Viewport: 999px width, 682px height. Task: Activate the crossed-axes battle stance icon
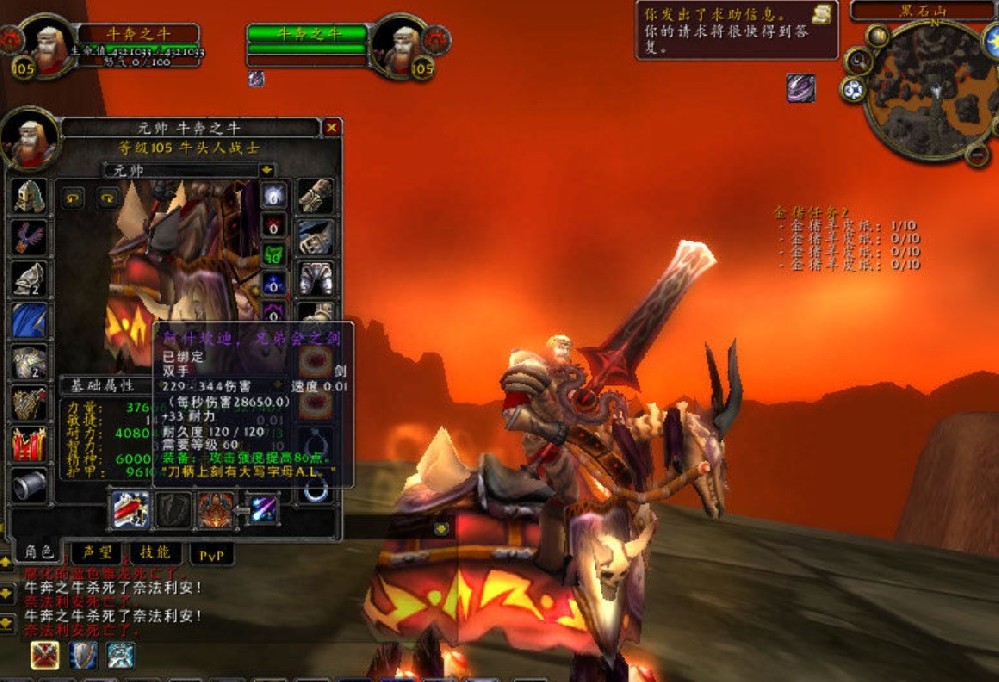43,655
